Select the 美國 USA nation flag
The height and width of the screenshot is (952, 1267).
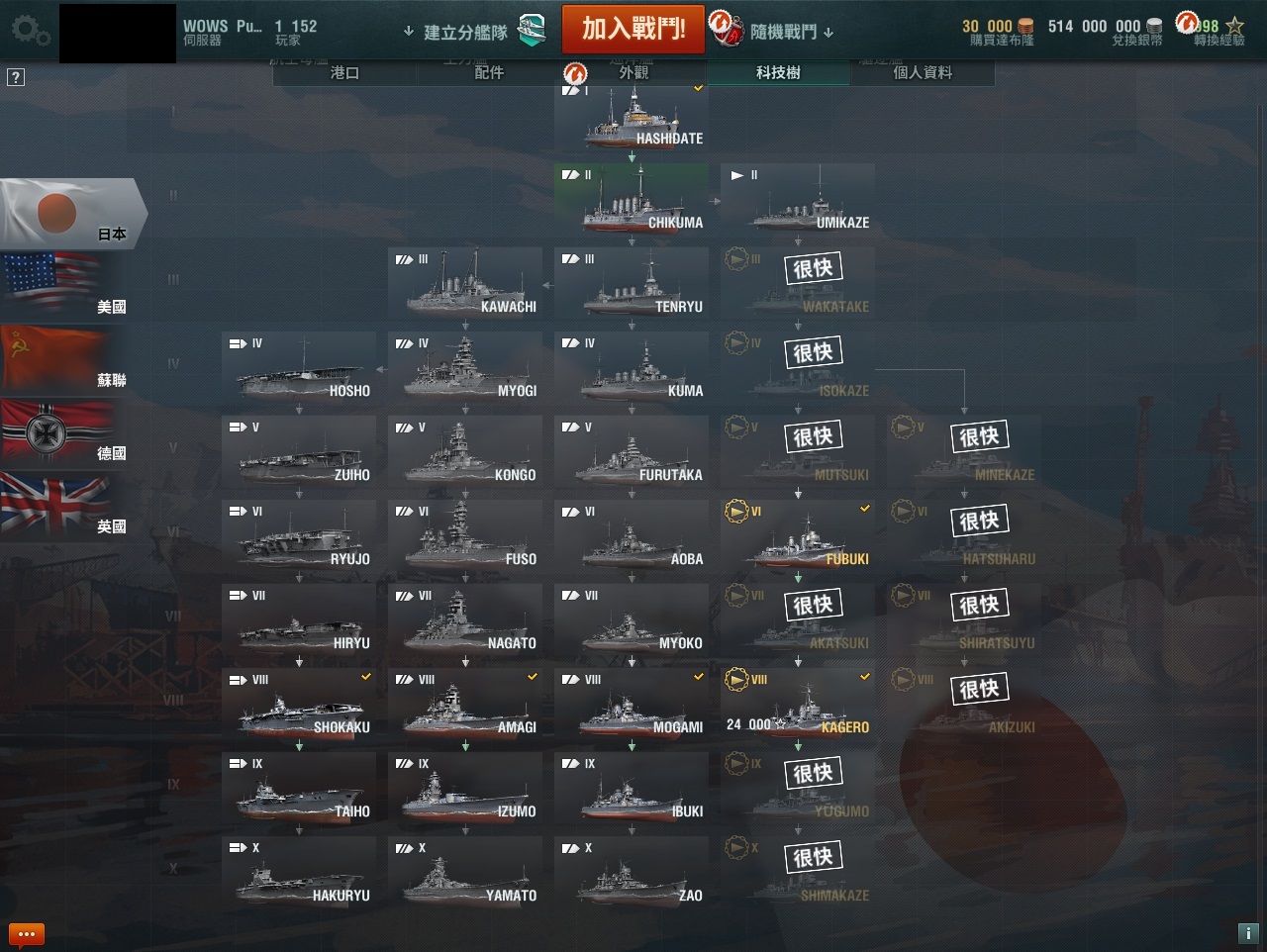(x=59, y=285)
